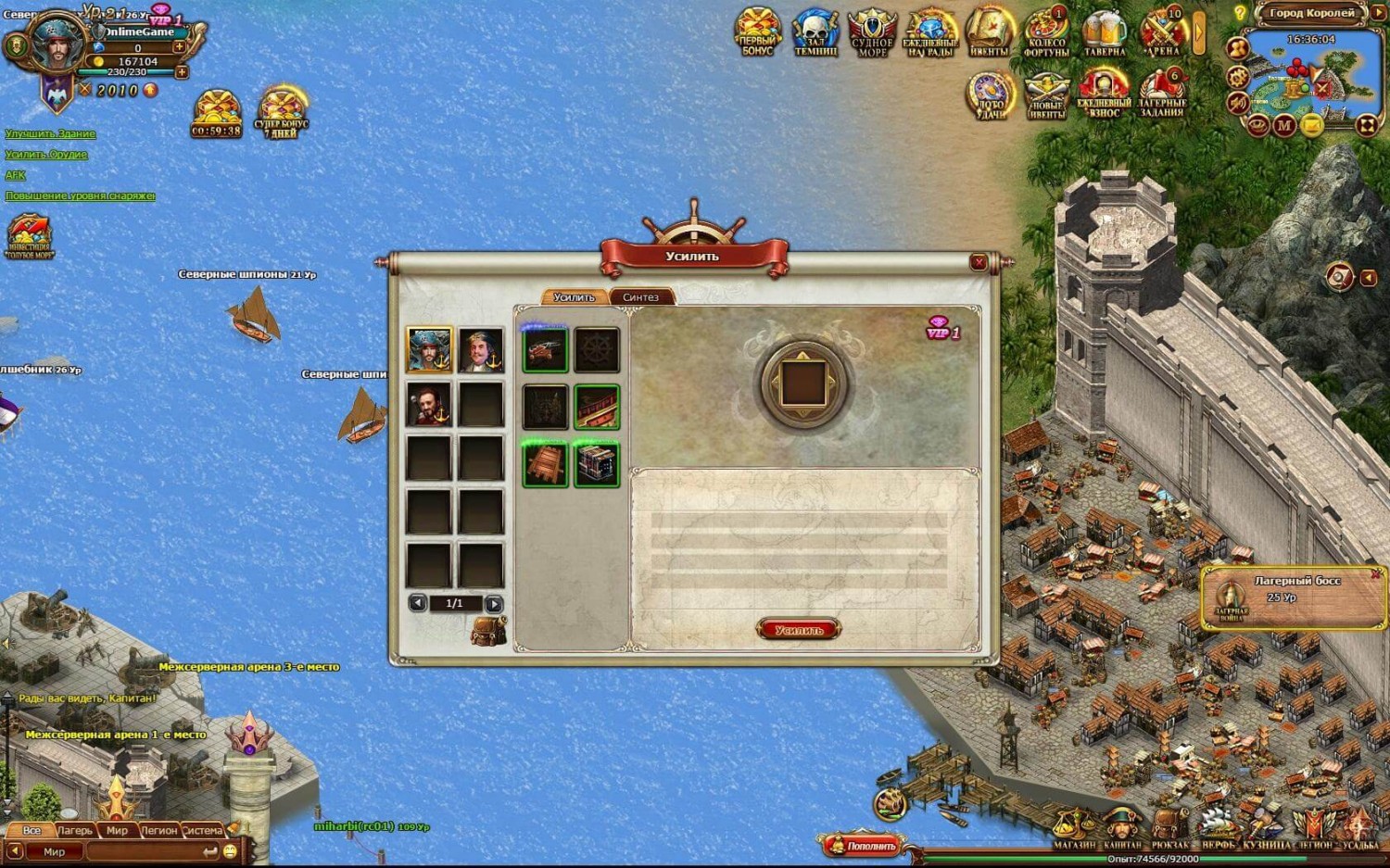Open the mail envelope icon by minimap
This screenshot has height=868, width=1390.
(x=1312, y=125)
